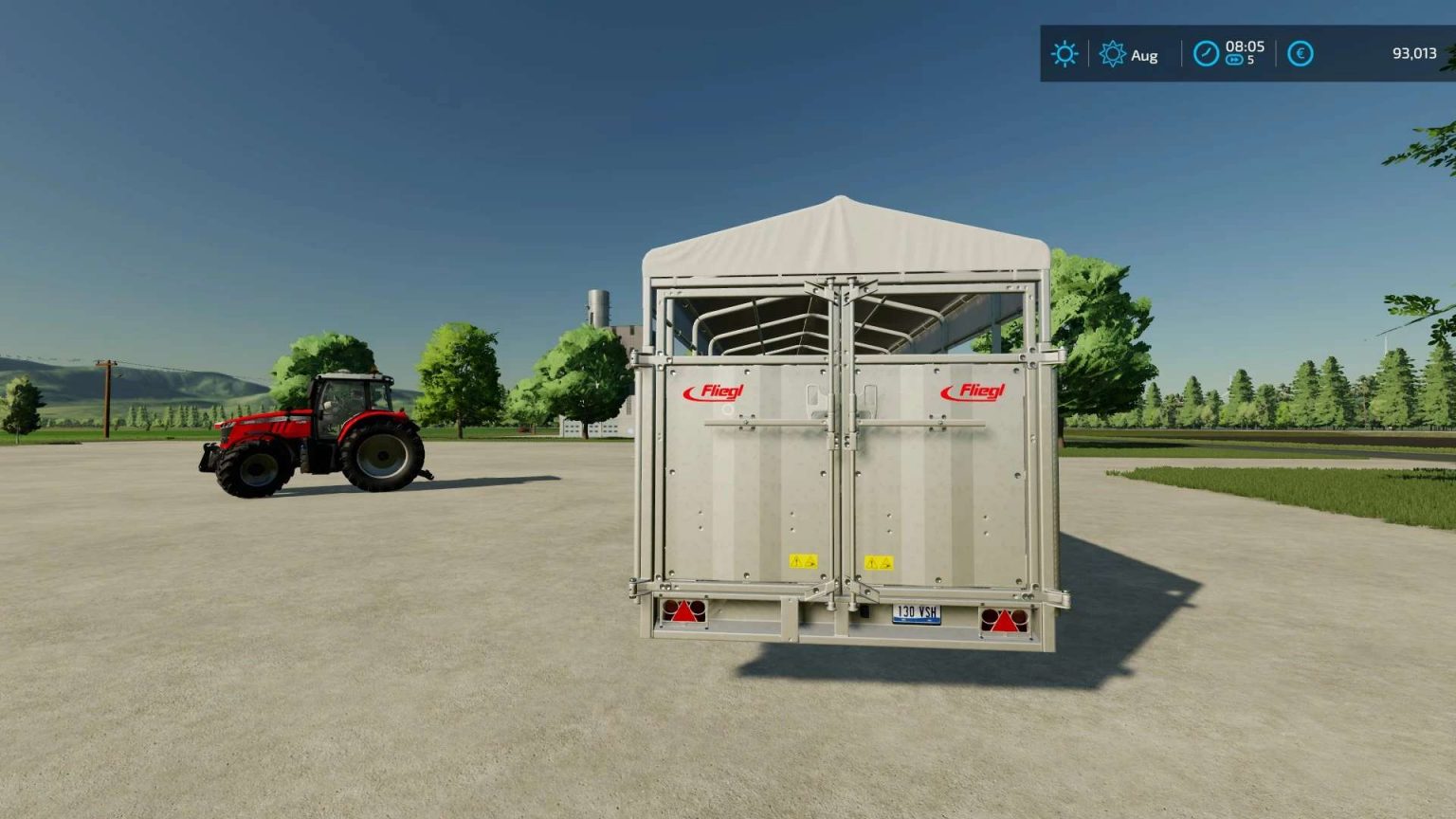The width and height of the screenshot is (1456, 819).
Task: Click the 130 VSH license plate
Action: click(915, 614)
